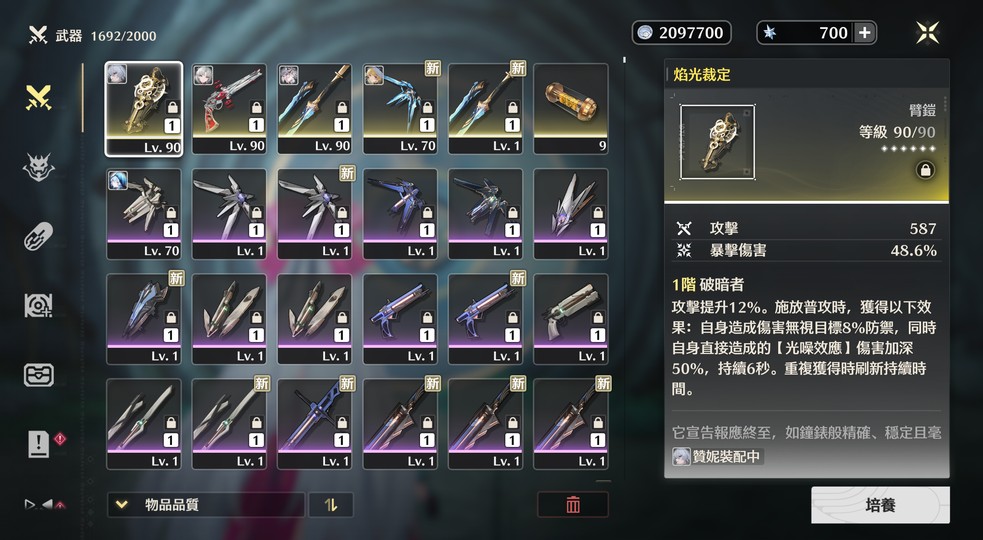Select the Lv. 70 gauntlets with character portrait
This screenshot has height=540, width=983.
click(x=144, y=214)
